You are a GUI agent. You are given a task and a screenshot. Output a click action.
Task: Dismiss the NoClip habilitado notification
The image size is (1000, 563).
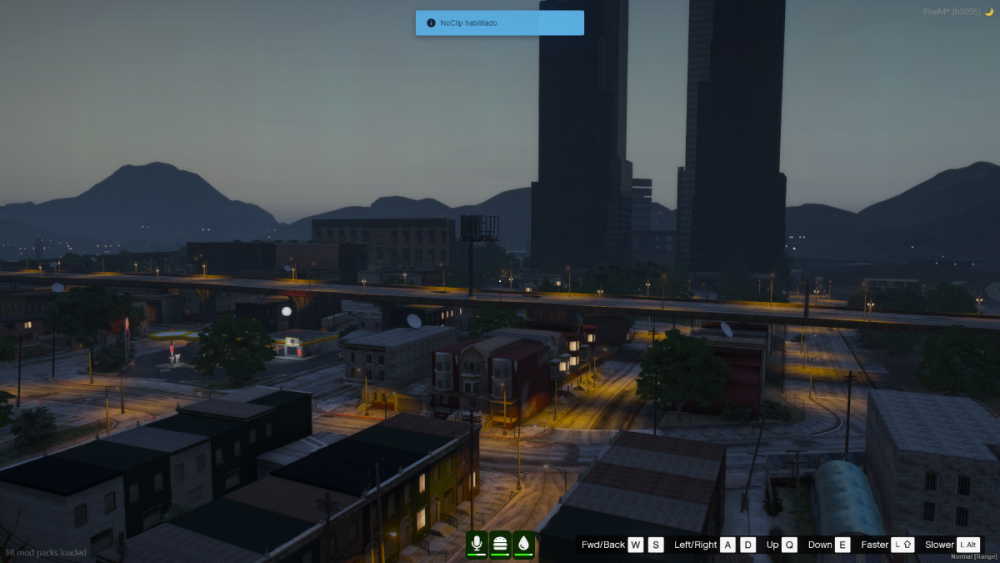click(x=499, y=23)
